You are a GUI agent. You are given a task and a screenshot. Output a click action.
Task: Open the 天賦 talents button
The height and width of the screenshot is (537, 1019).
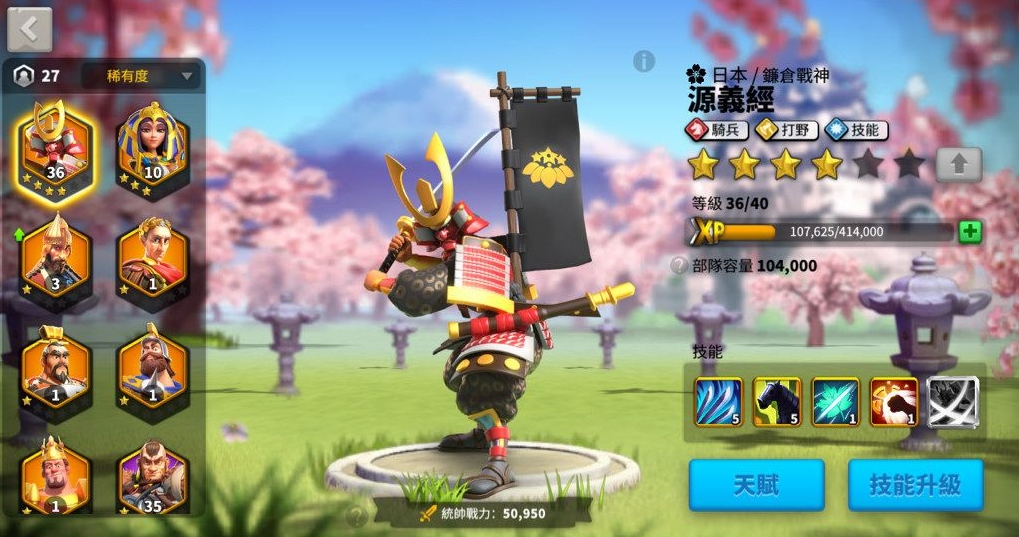(756, 486)
